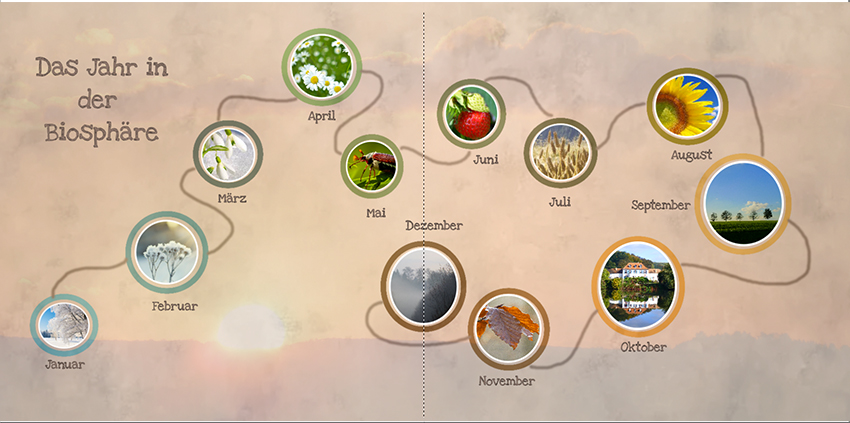Screen dimensions: 850x423
Task: Choose the März snowdrop circle
Action: coord(227,154)
